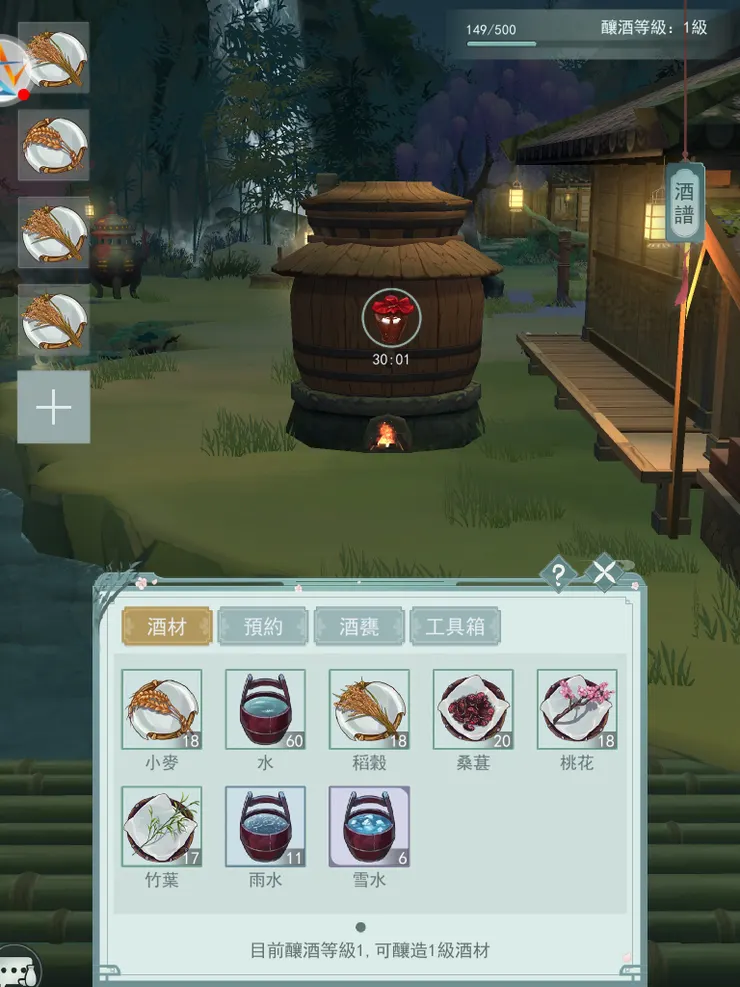The height and width of the screenshot is (987, 740).
Task: Add an ingredient with the plus slot
Action: (54, 407)
